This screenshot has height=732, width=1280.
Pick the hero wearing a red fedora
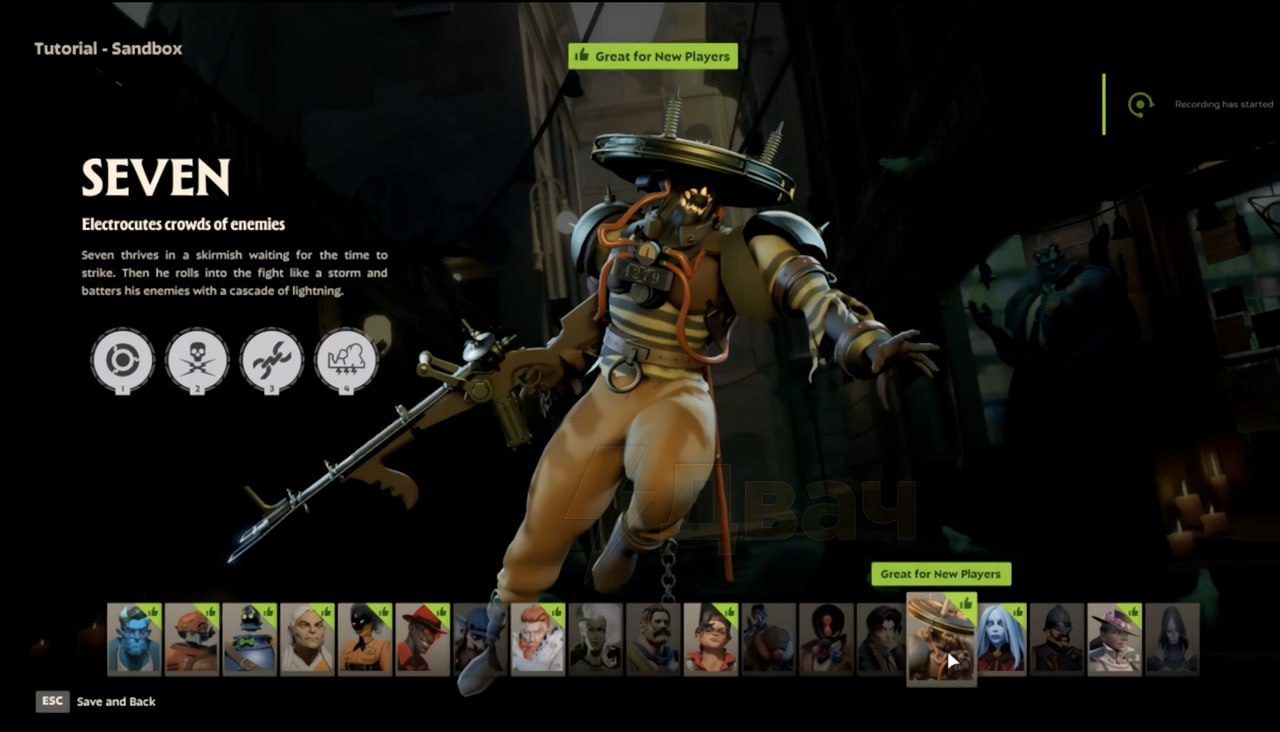tap(422, 638)
